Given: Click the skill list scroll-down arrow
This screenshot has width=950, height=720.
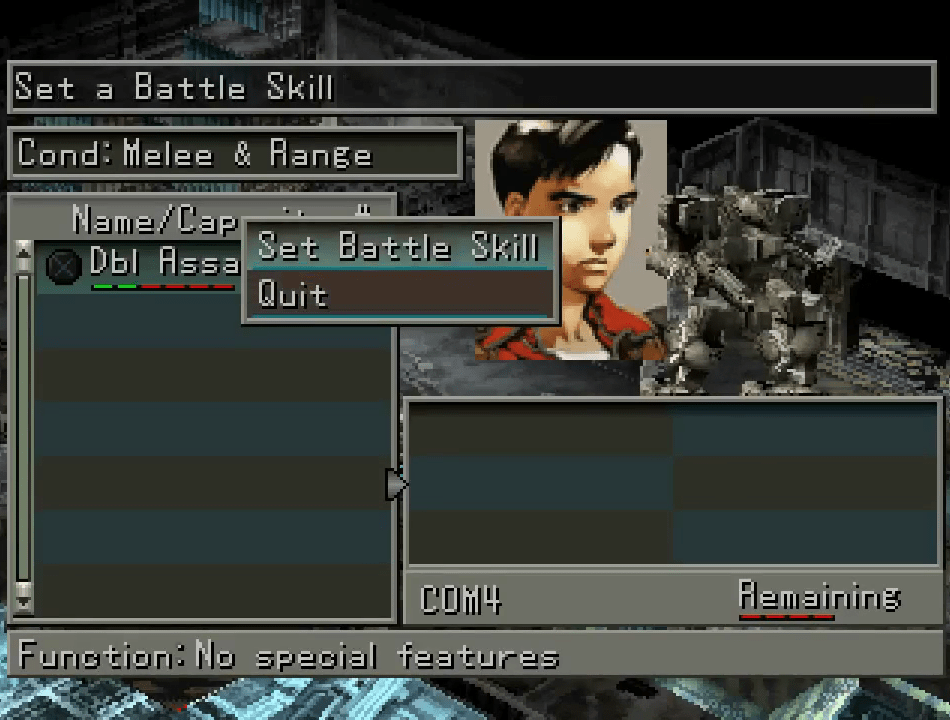Looking at the screenshot, I should click(x=24, y=603).
